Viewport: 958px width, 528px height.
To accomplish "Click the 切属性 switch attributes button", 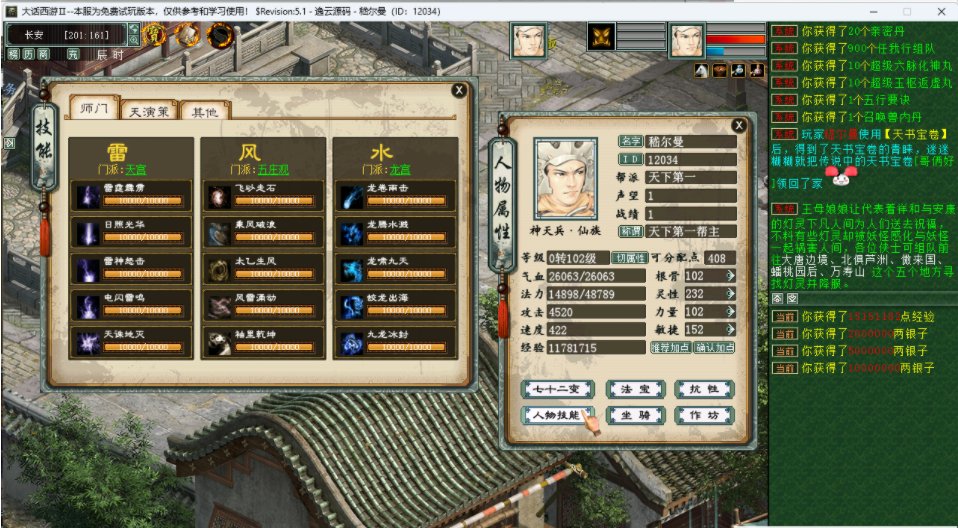I will click(630, 258).
